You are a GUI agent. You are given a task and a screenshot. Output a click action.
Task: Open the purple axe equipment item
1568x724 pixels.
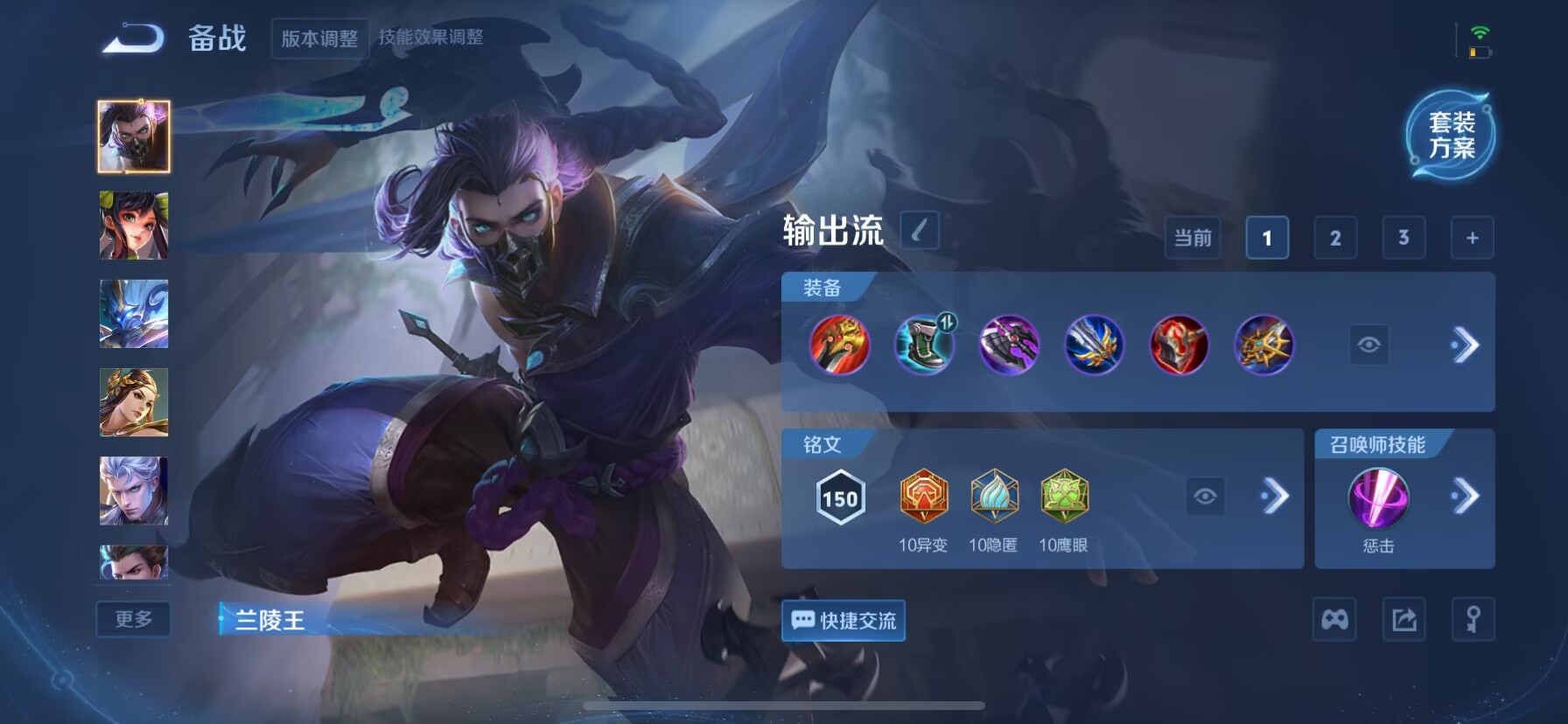tap(1009, 345)
